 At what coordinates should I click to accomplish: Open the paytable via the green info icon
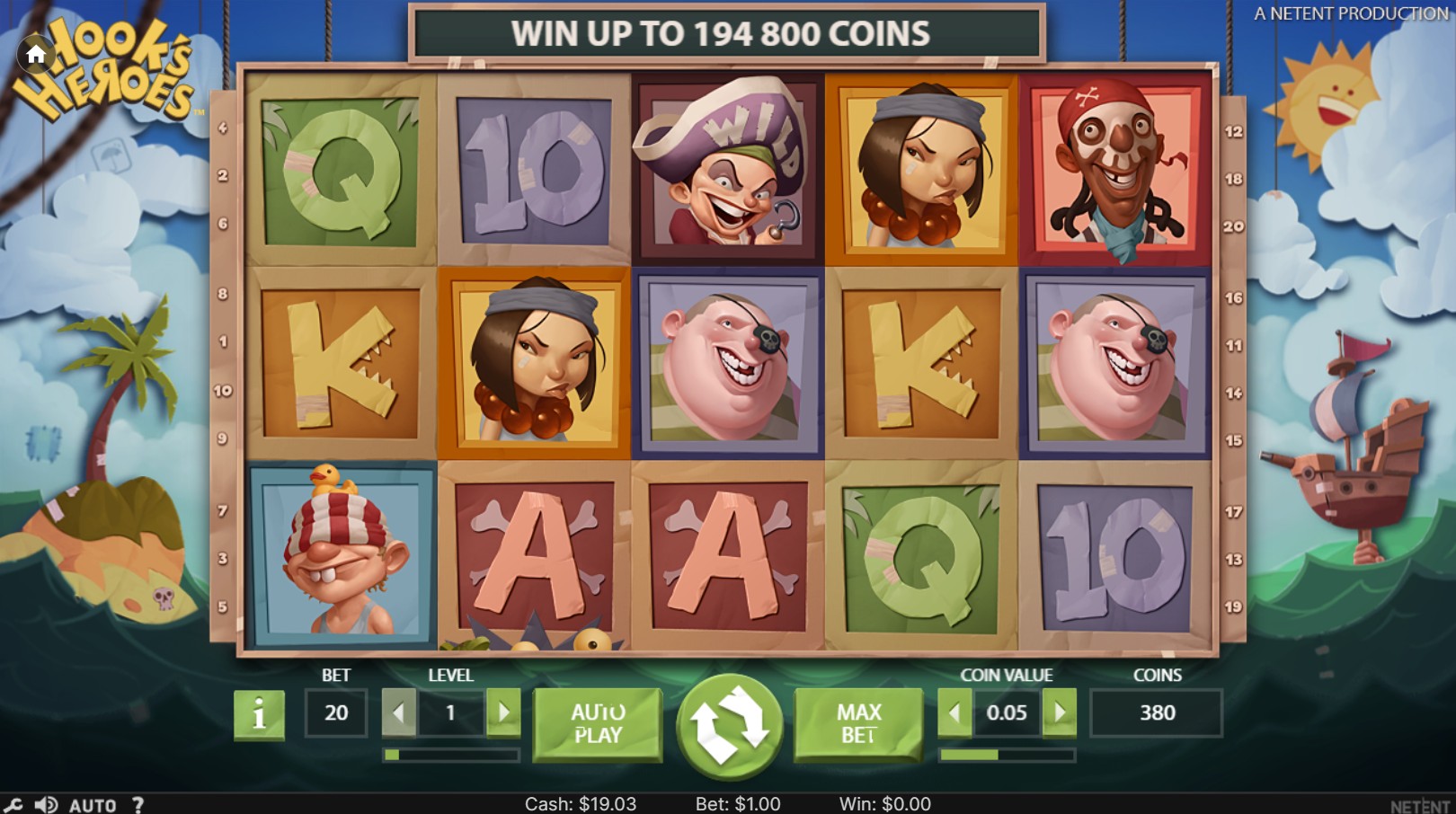click(258, 714)
